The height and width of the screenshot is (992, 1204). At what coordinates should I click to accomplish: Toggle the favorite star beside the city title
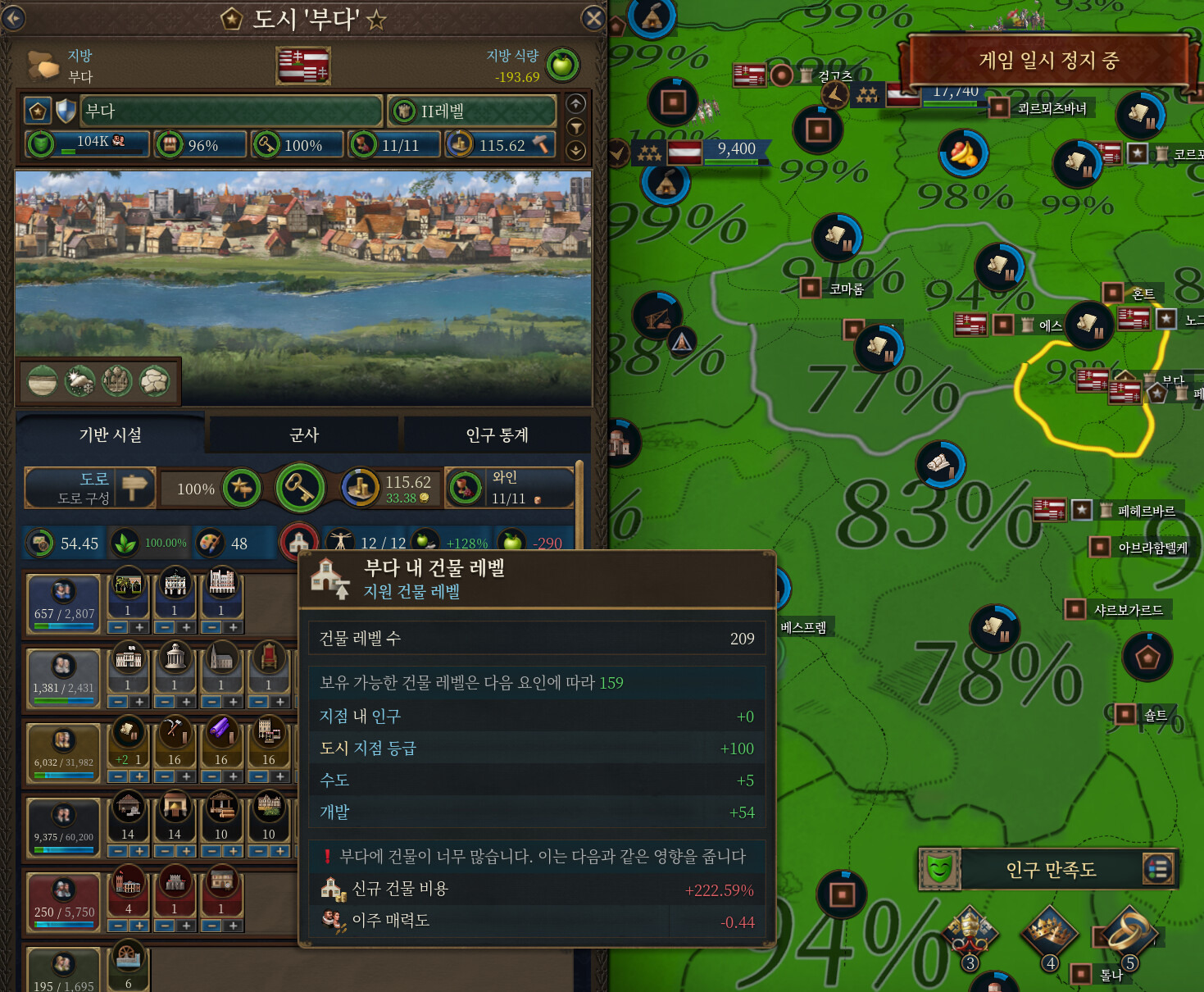coord(376,20)
